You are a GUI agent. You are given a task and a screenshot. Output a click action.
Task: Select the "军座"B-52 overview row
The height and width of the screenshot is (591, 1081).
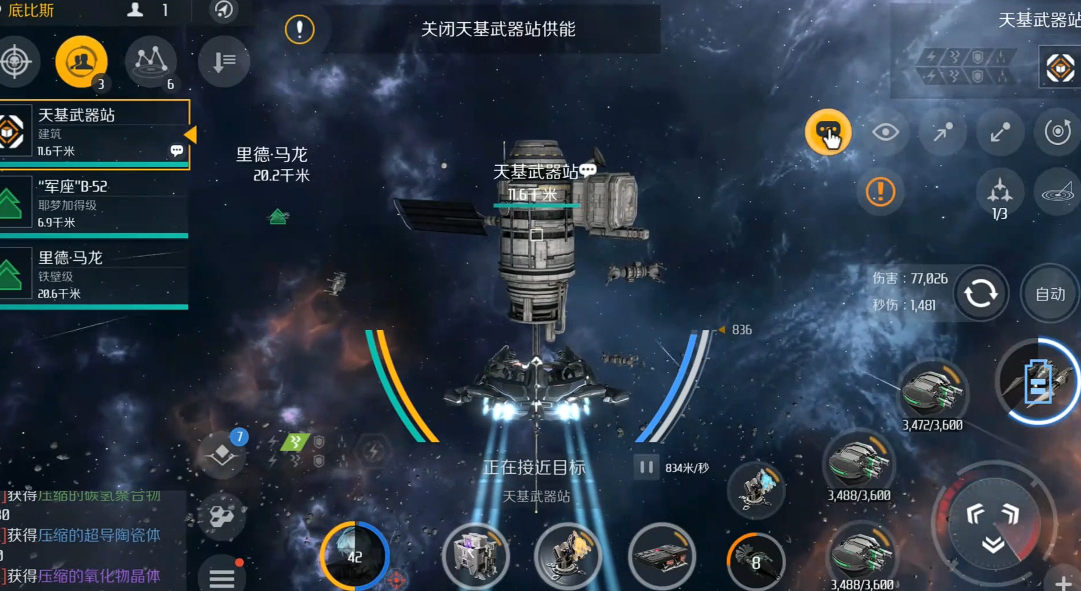[x=95, y=204]
